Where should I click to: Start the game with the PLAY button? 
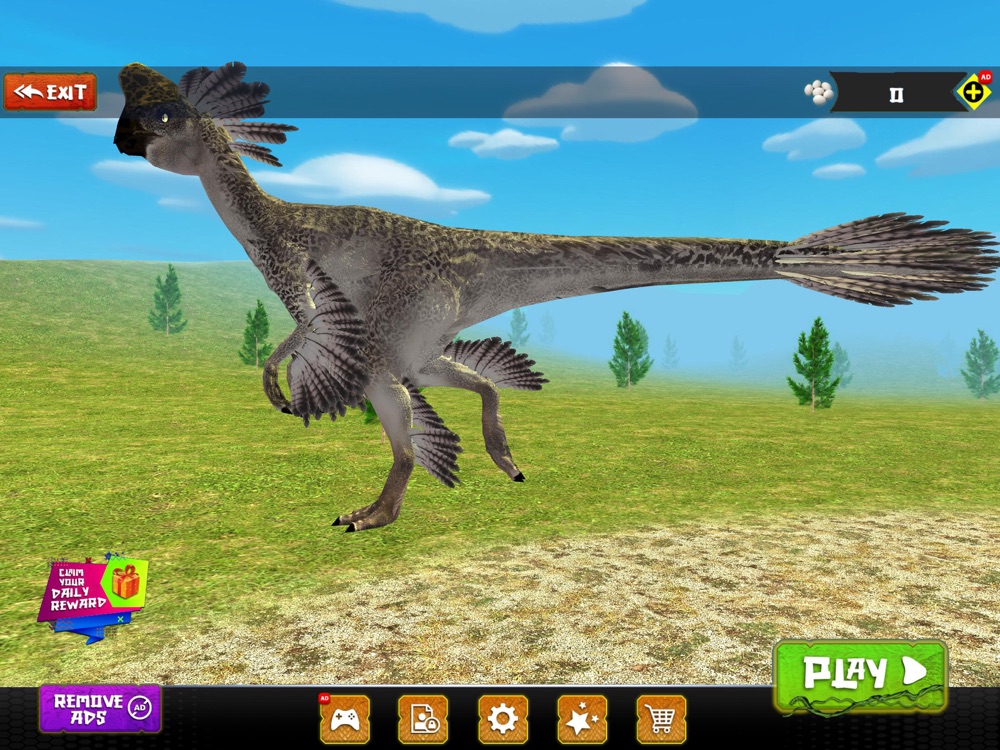[860, 673]
